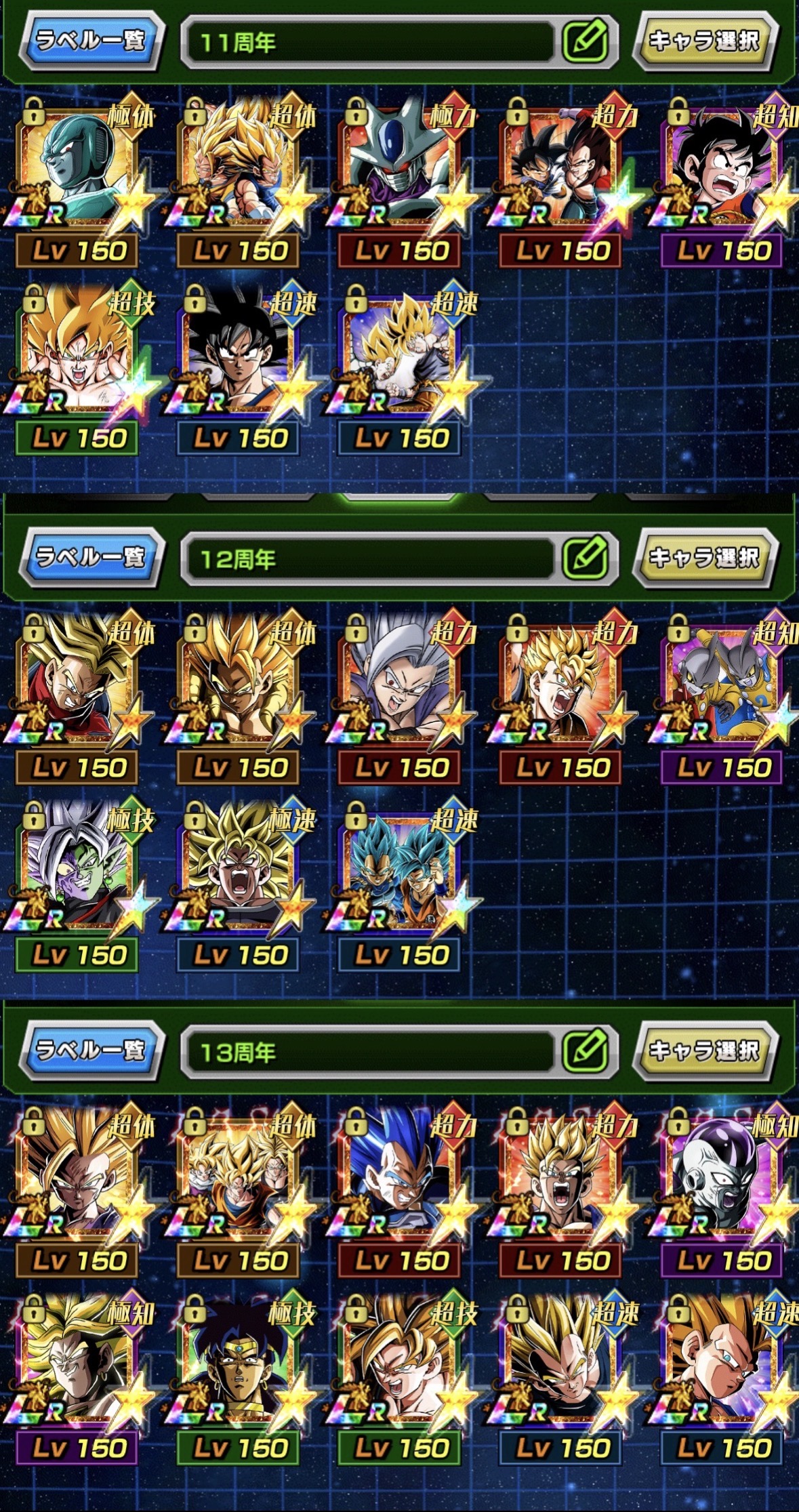Open キャラ選択 for the 13周年 label

704,1050
